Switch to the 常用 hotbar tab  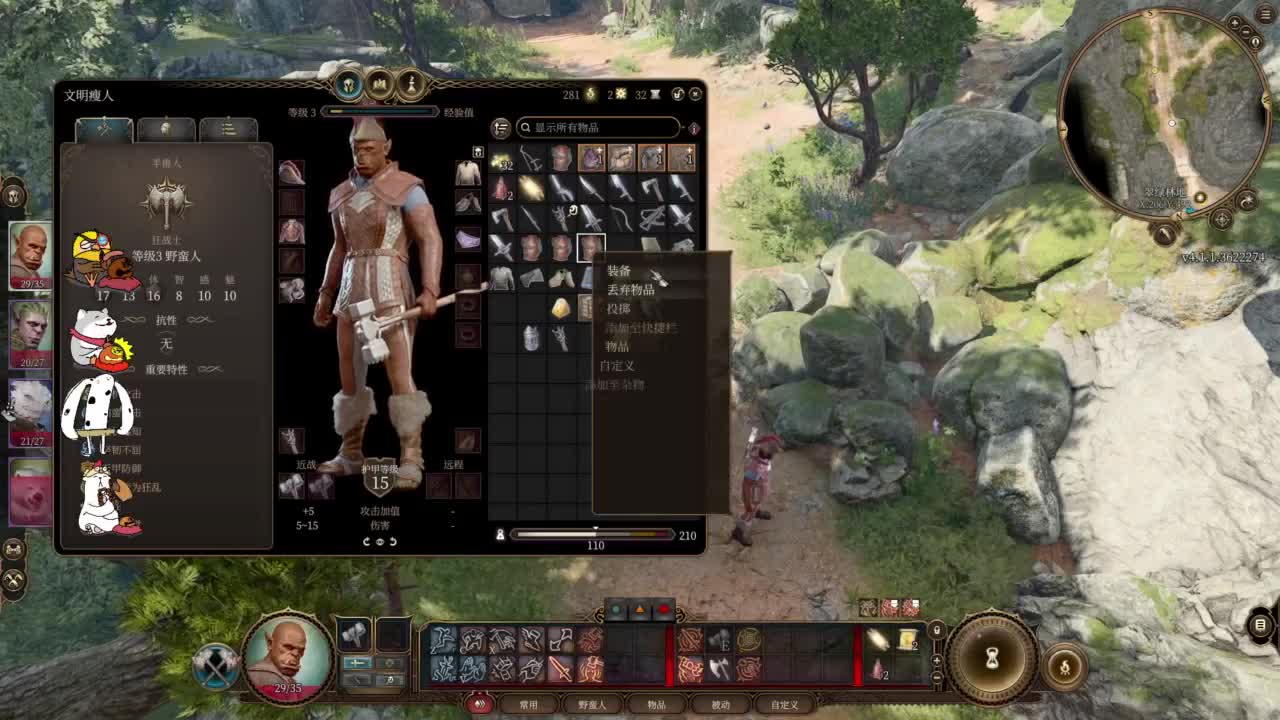pos(528,705)
